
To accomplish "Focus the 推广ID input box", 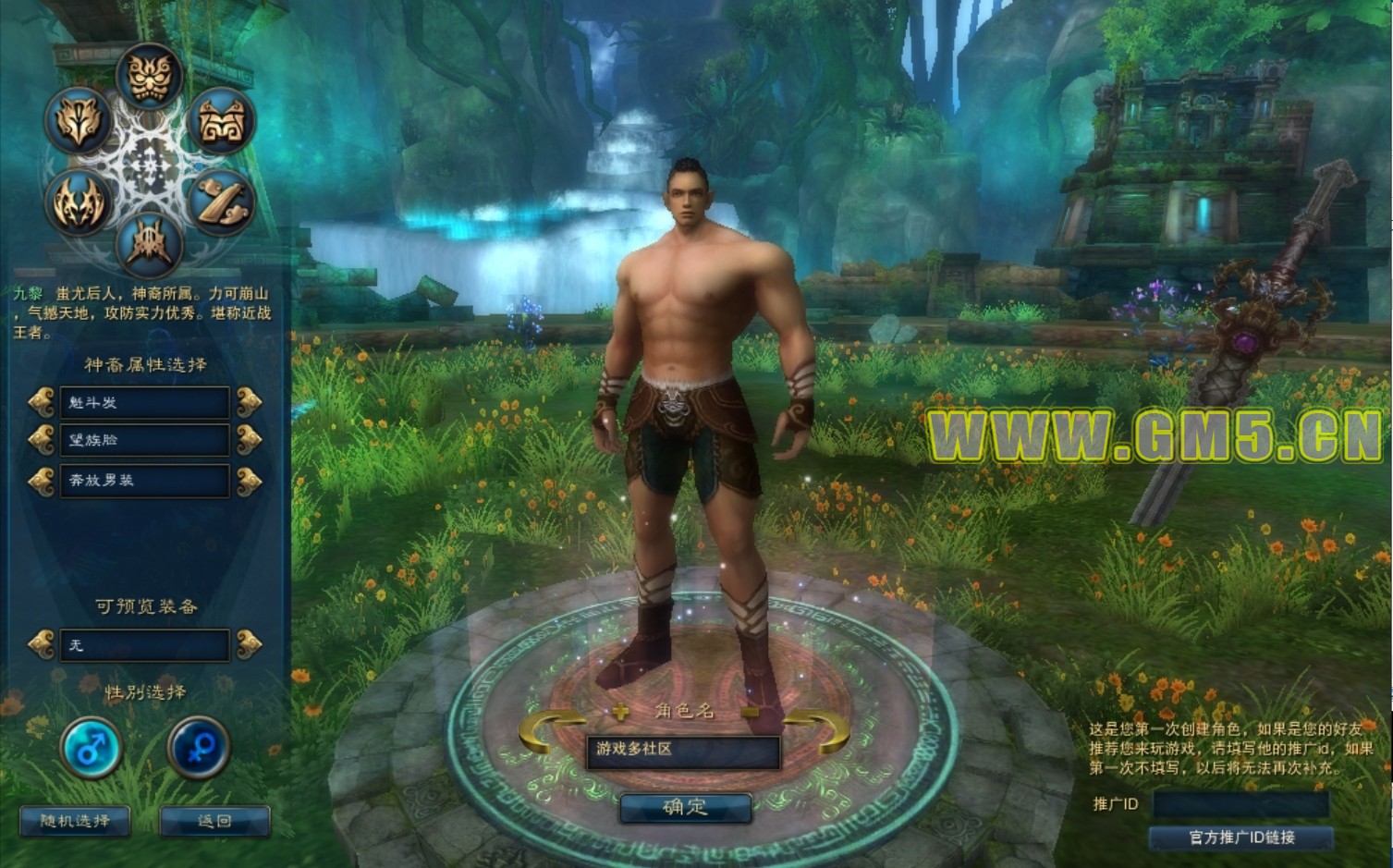I will 1240,804.
